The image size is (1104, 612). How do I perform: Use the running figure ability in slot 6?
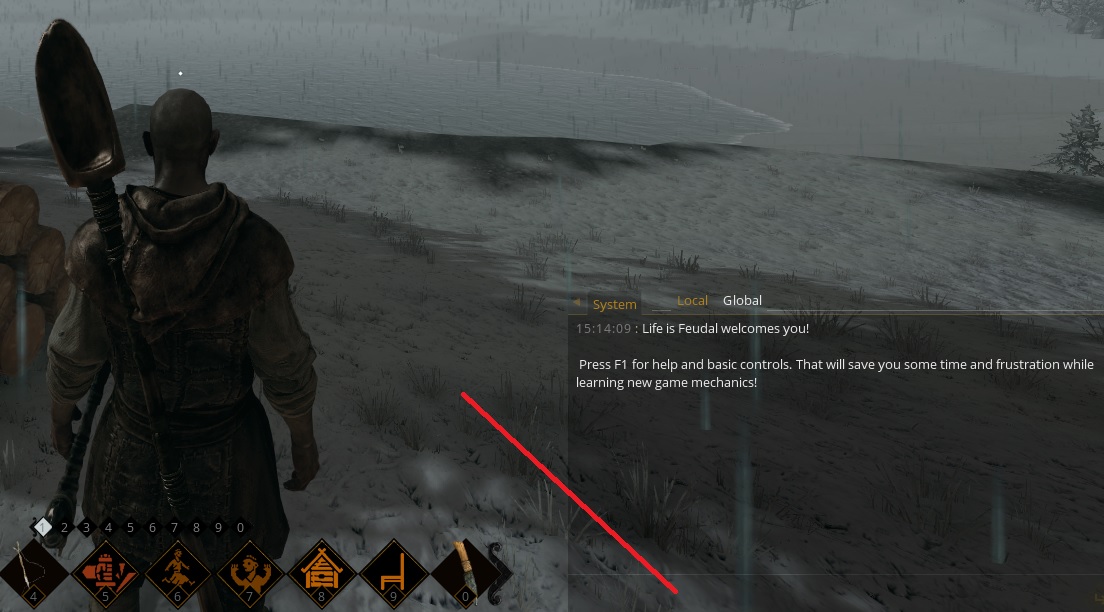(177, 574)
